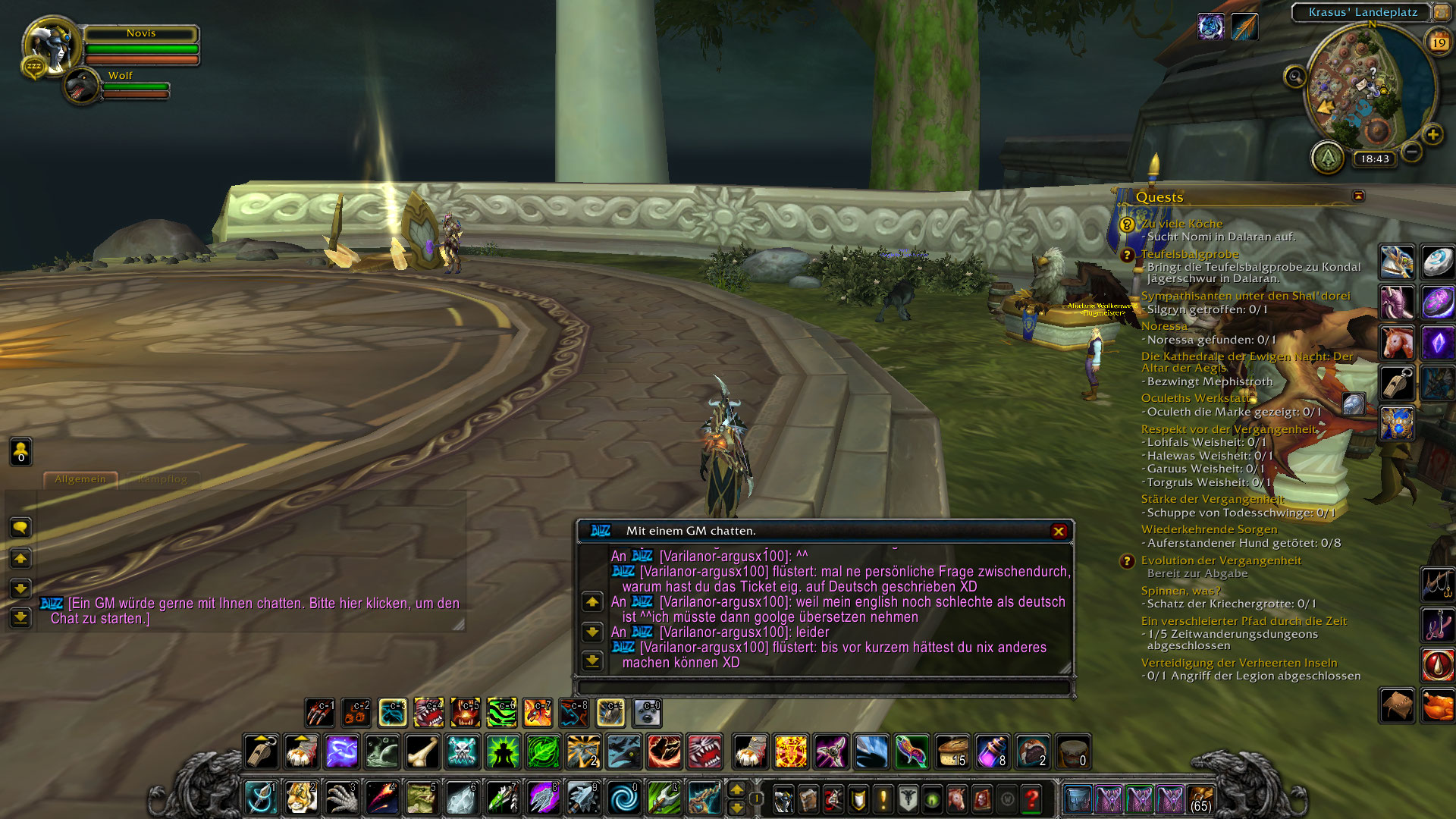The width and height of the screenshot is (1456, 819).
Task: Open the backpack showing 65 free slots
Action: click(1200, 799)
